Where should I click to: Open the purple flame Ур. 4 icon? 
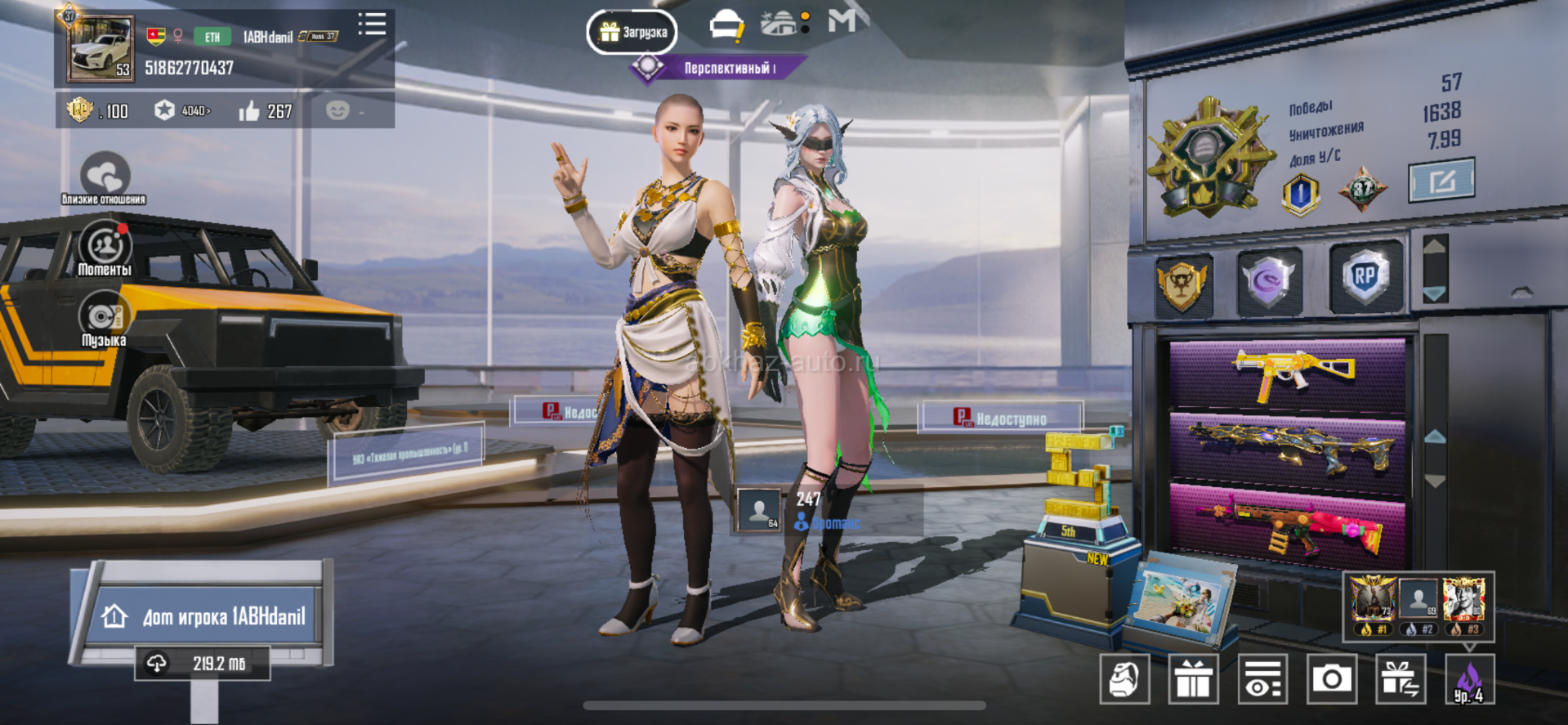pos(1469,680)
